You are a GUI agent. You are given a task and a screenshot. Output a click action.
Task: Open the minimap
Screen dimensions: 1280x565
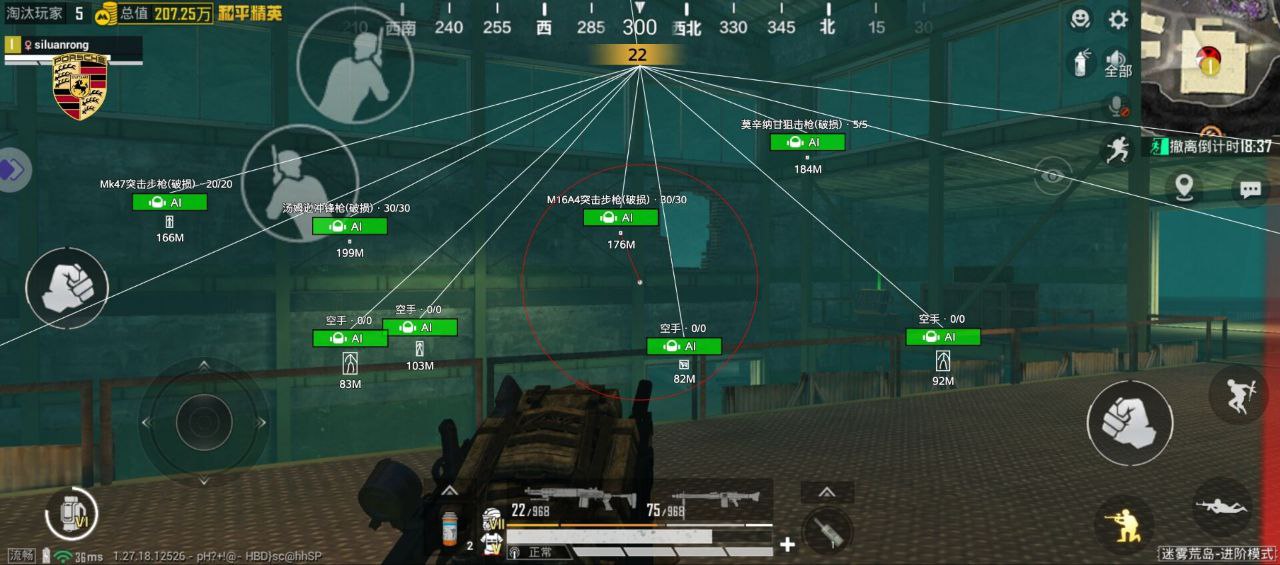[1211, 64]
